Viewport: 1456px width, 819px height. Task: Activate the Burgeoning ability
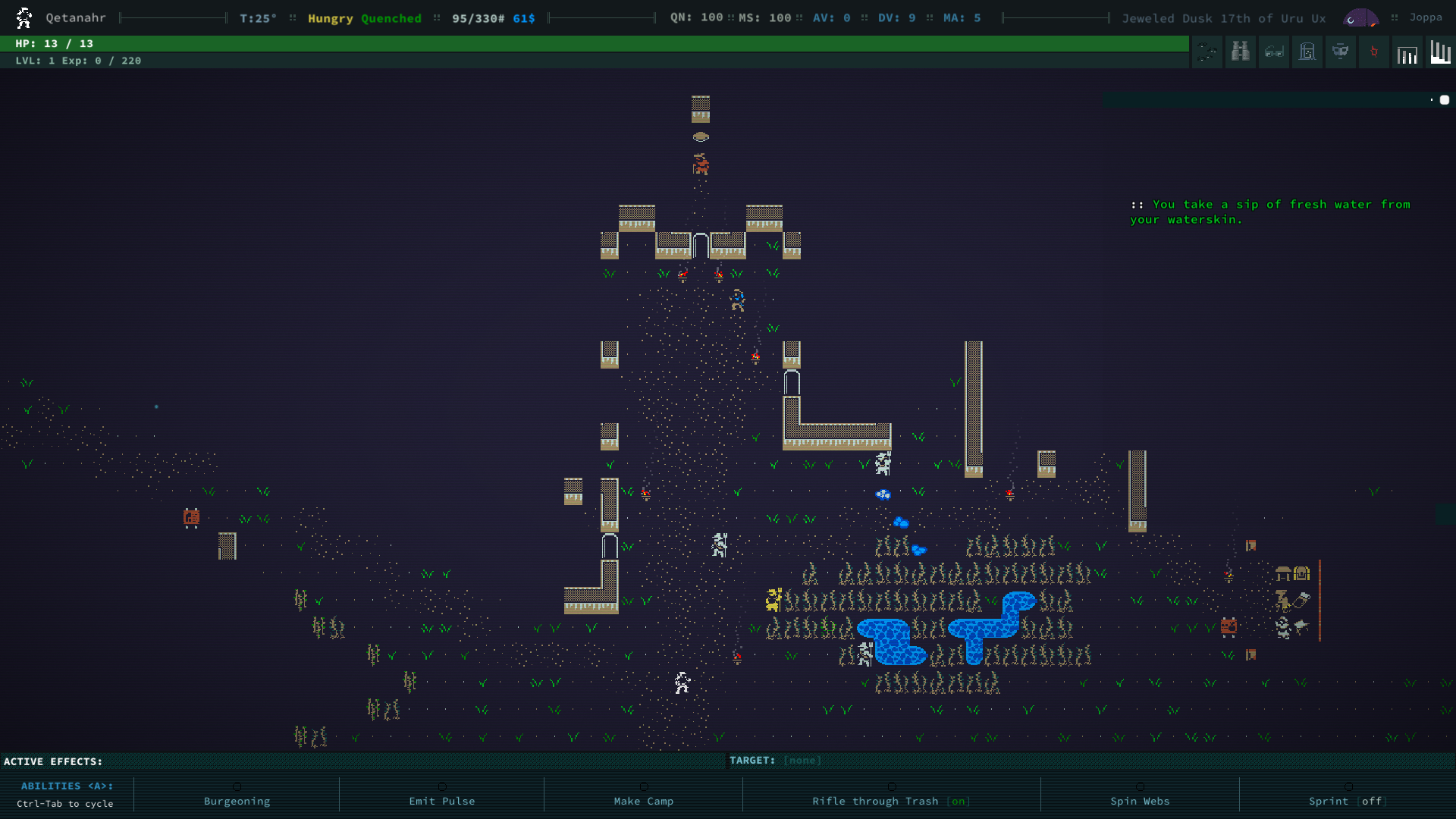237,800
